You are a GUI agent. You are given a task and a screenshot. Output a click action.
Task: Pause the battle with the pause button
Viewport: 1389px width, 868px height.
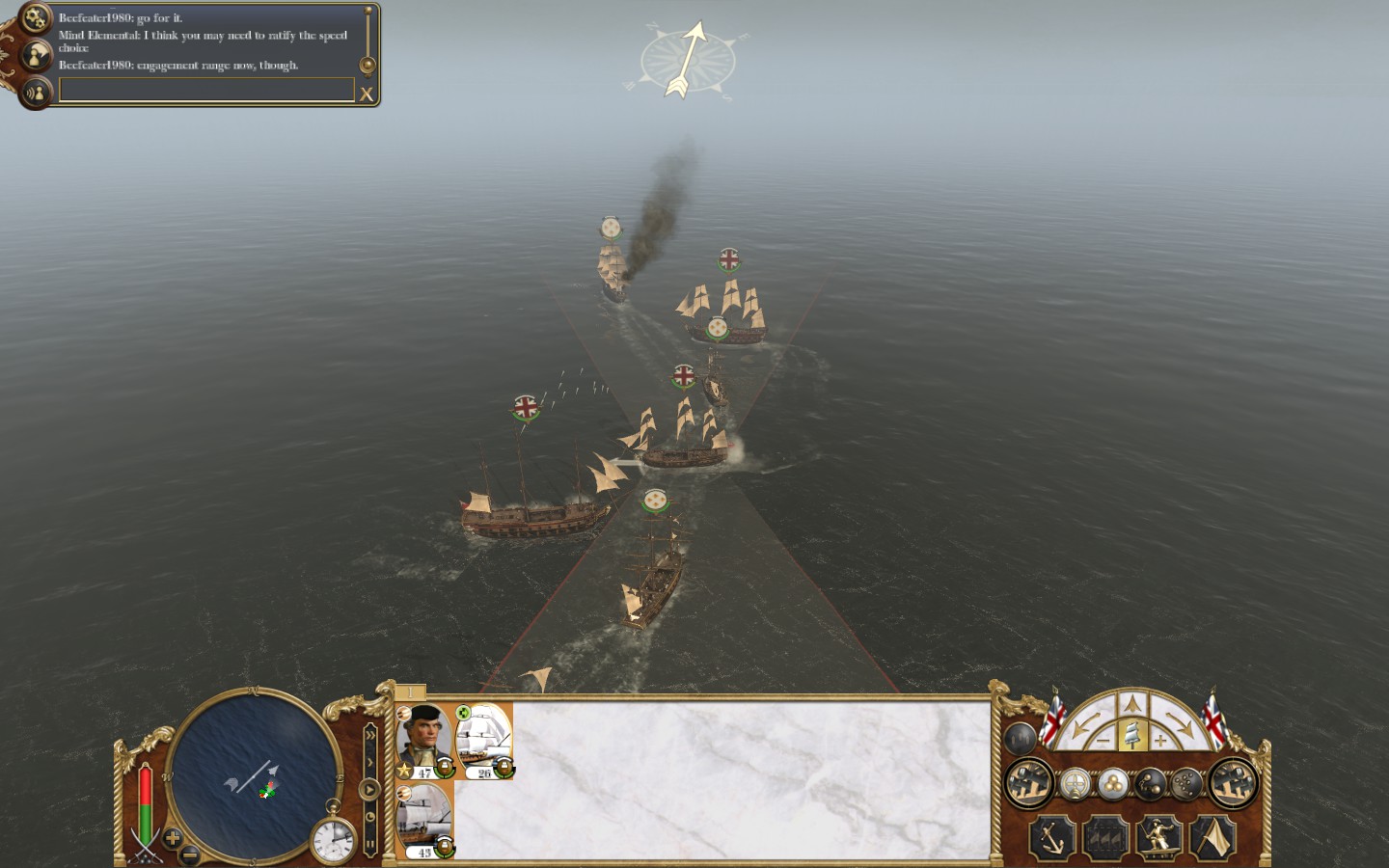(369, 844)
